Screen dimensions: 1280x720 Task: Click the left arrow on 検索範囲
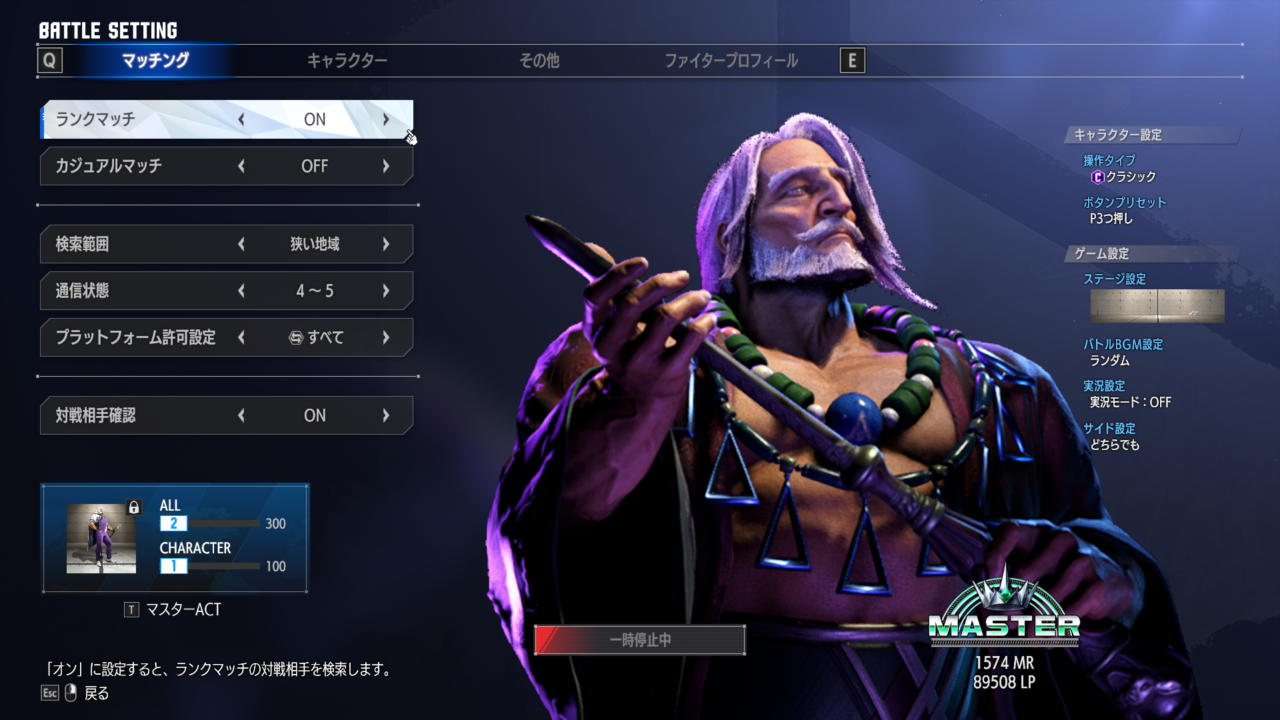coord(241,244)
